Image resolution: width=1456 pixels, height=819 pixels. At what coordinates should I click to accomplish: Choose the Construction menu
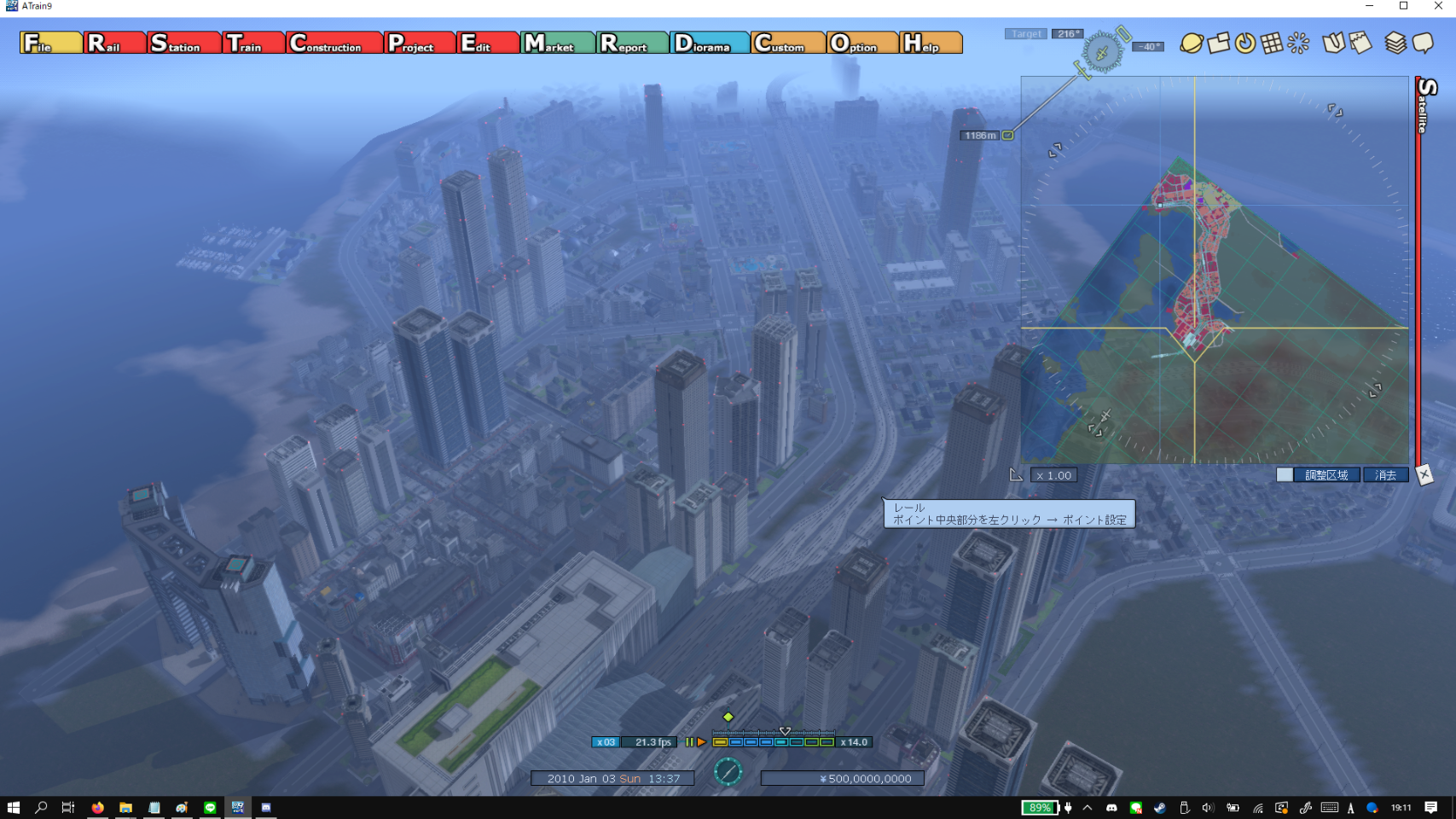tap(334, 43)
